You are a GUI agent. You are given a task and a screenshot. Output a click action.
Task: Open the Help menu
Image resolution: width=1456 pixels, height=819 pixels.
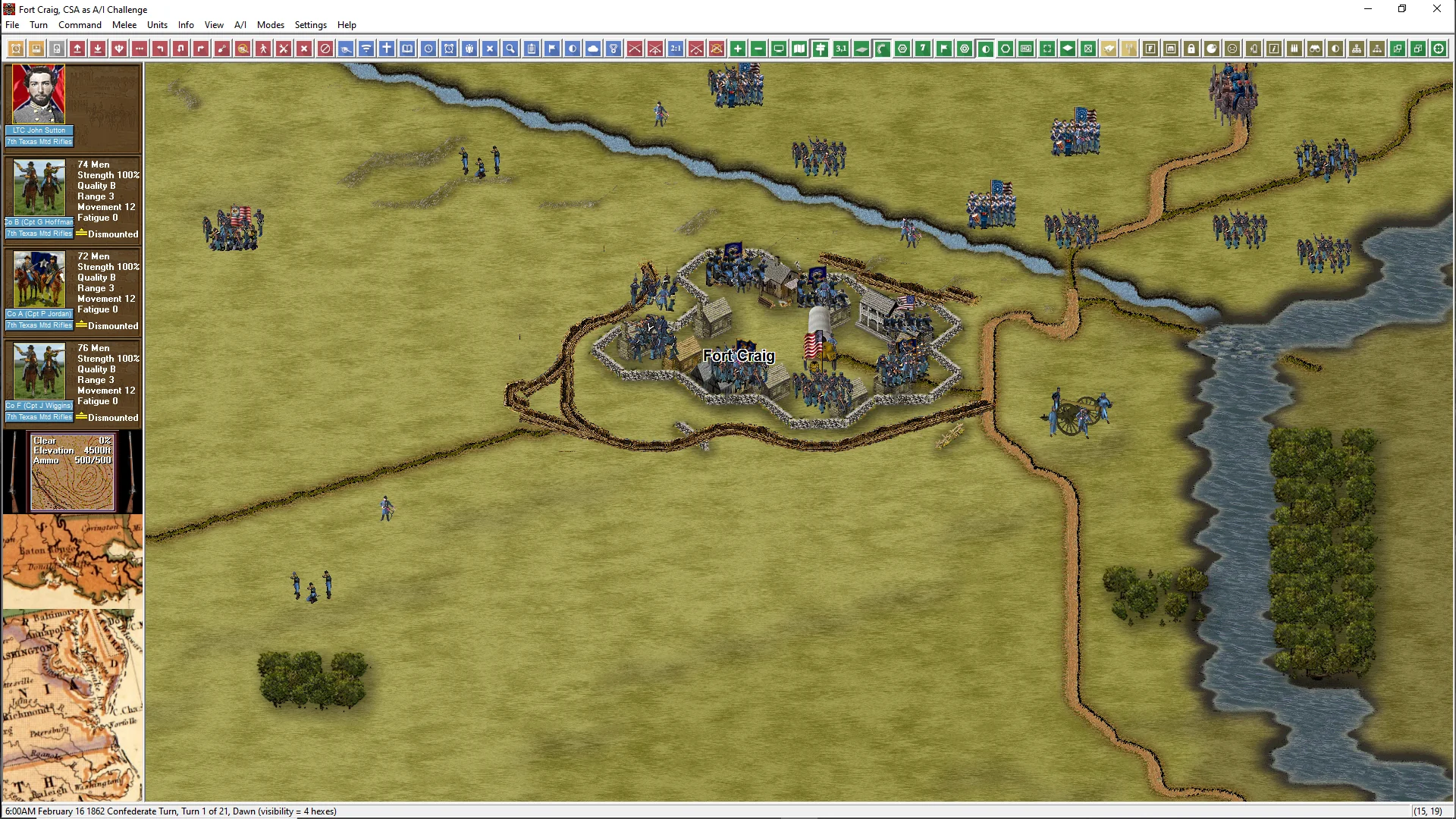(347, 25)
